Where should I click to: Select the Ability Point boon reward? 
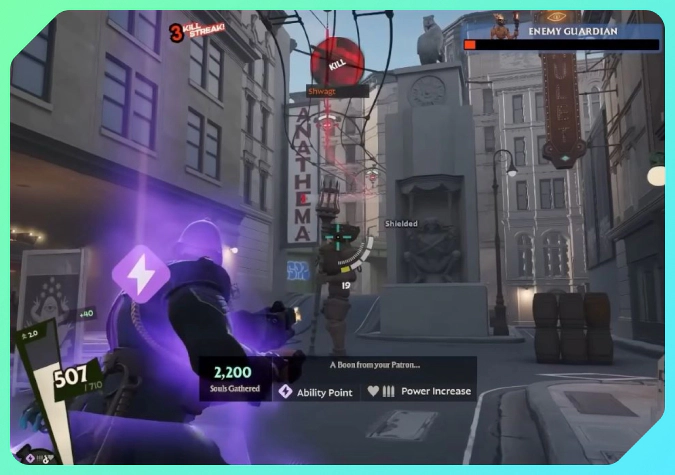[x=316, y=392]
